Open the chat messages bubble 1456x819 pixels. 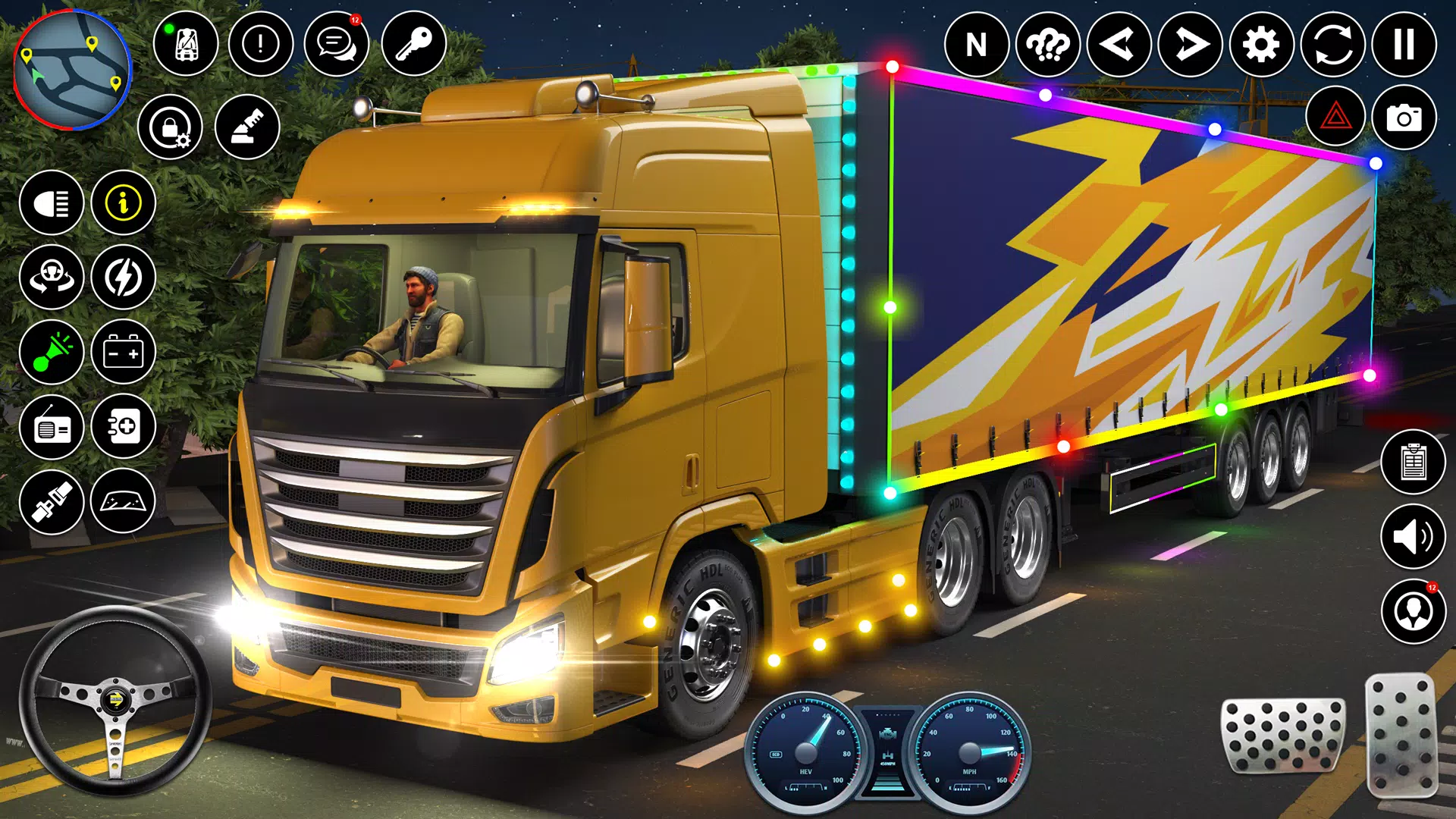pos(336,44)
